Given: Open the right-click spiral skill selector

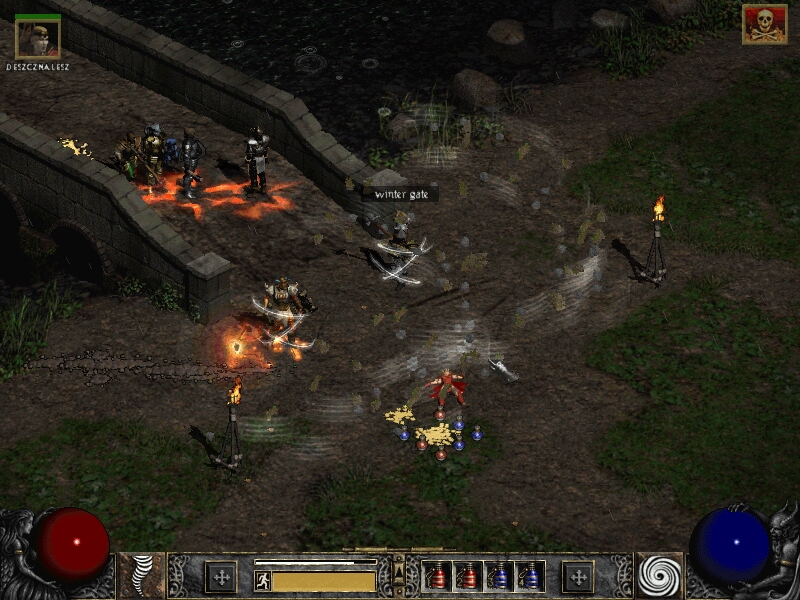Looking at the screenshot, I should click(x=659, y=576).
